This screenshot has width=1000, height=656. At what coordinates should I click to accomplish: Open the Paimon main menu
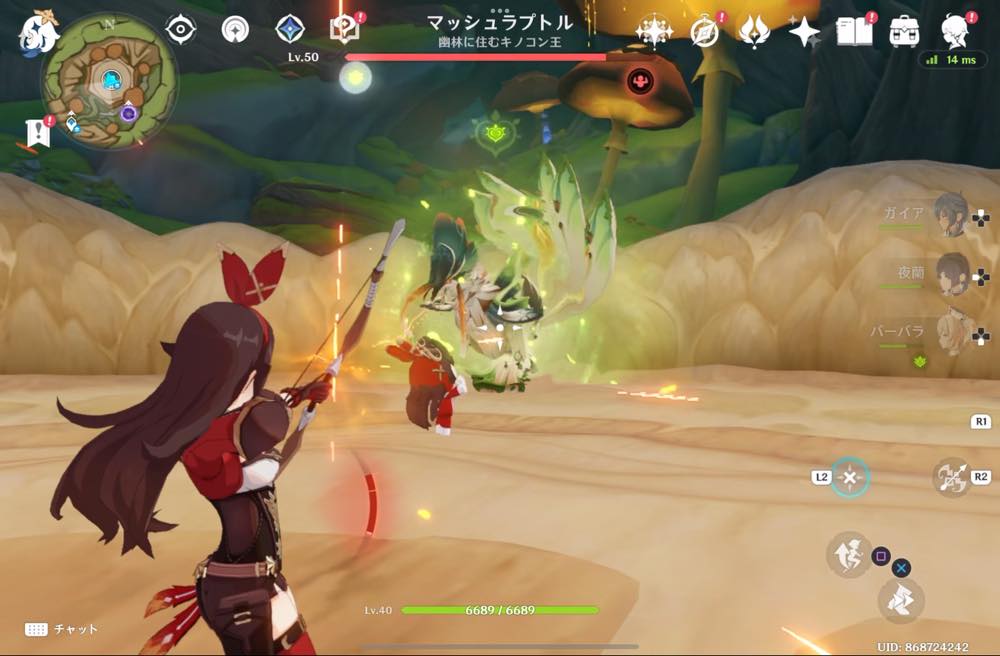[x=38, y=33]
